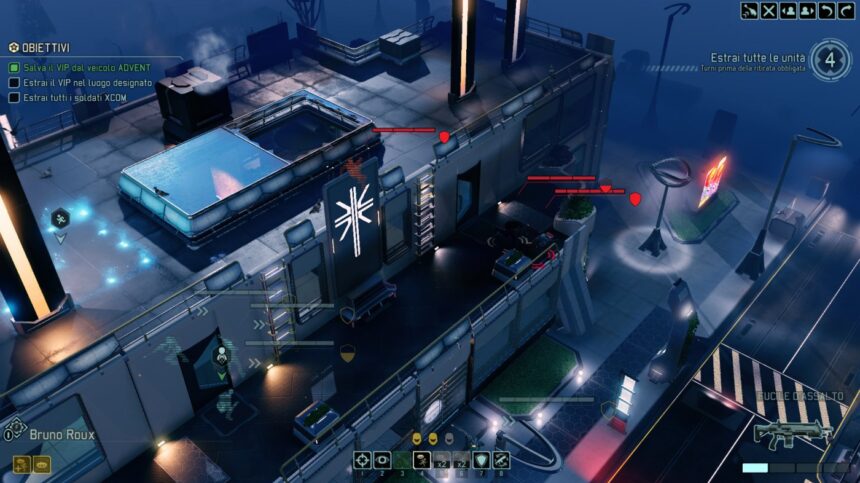Click the X end turn button
Viewport: 860px width, 483px height.
(768, 11)
